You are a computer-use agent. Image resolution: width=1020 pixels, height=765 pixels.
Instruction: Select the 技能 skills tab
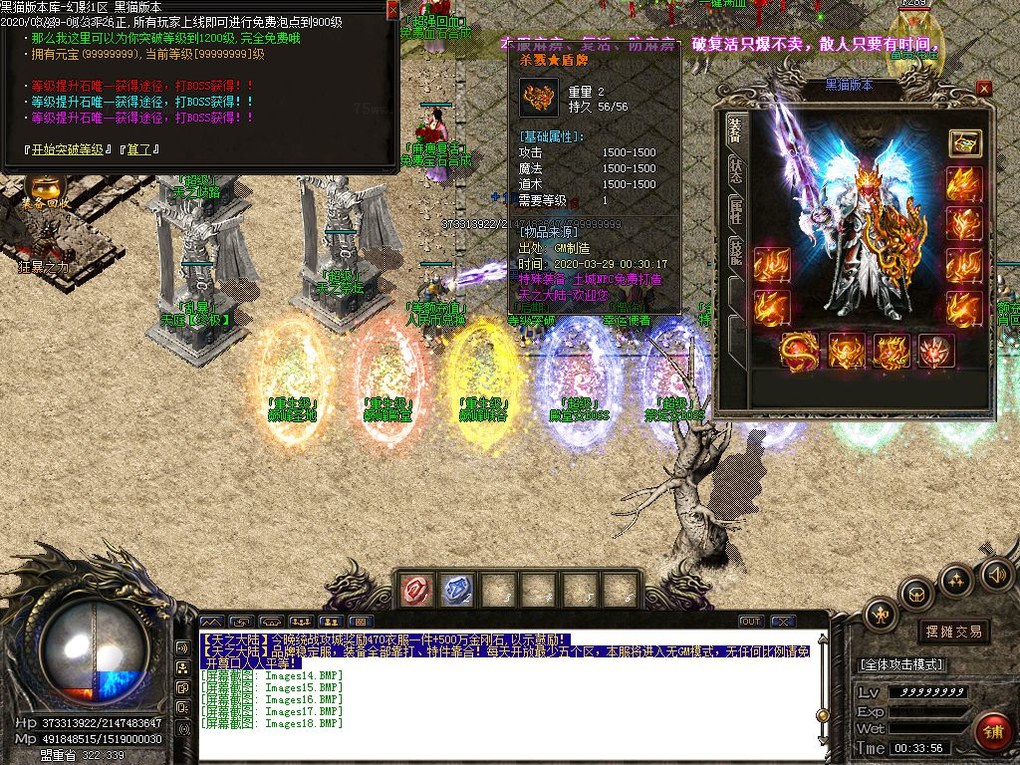tap(734, 252)
